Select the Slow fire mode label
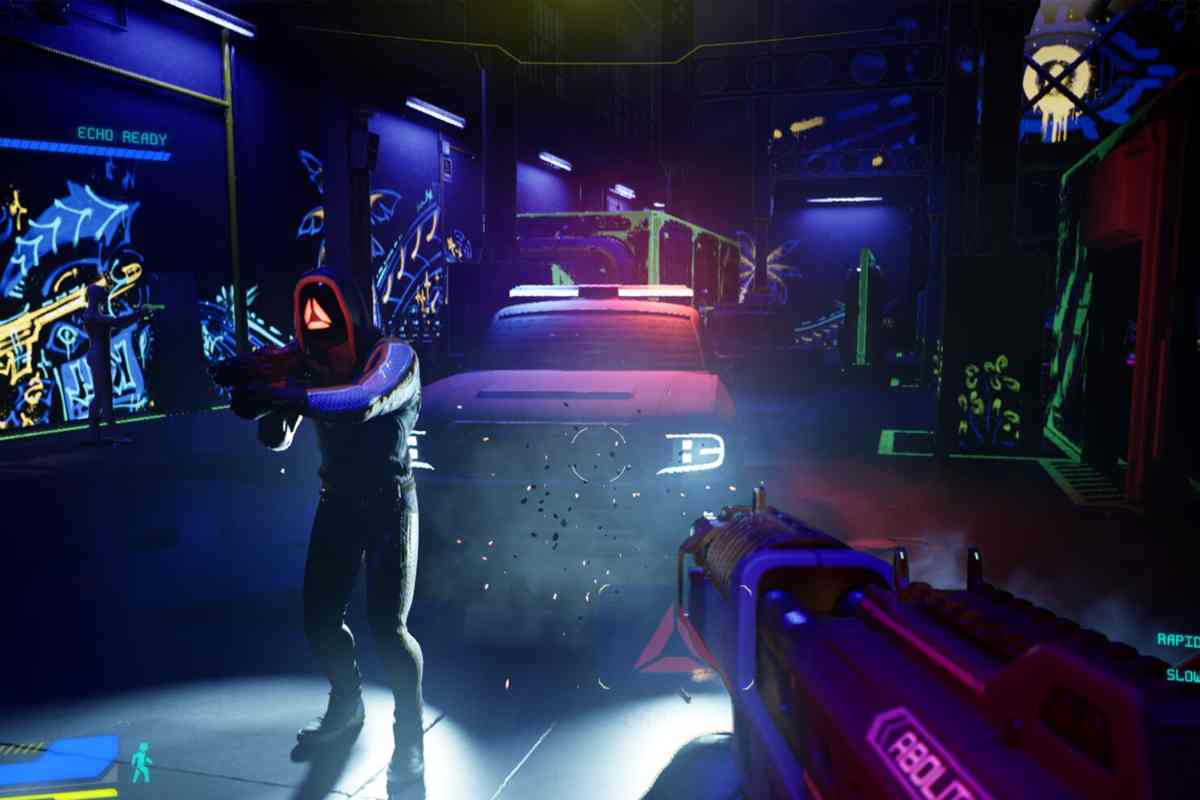 (x=1182, y=675)
